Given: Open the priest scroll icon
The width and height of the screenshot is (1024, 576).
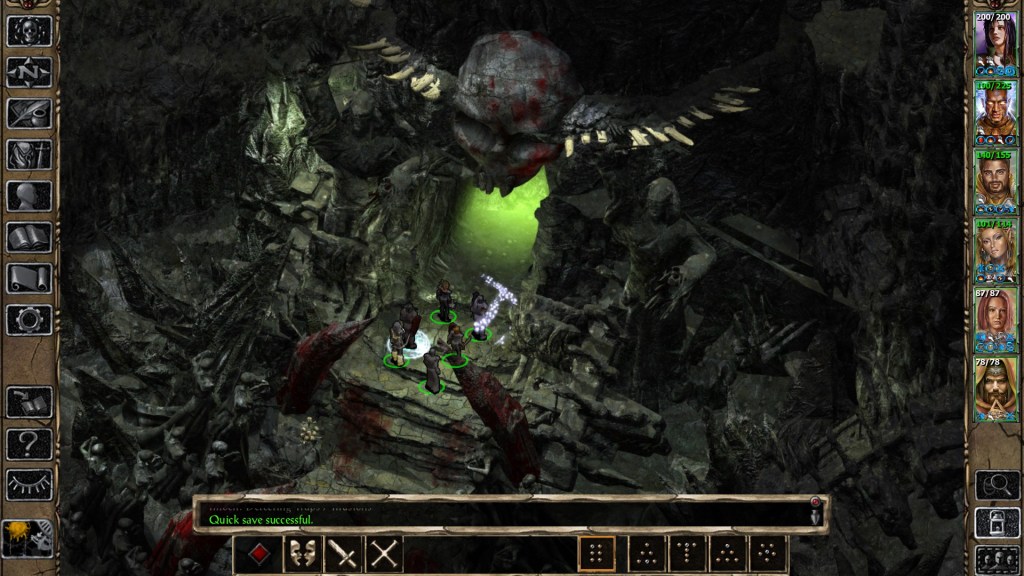Looking at the screenshot, I should pos(29,278).
